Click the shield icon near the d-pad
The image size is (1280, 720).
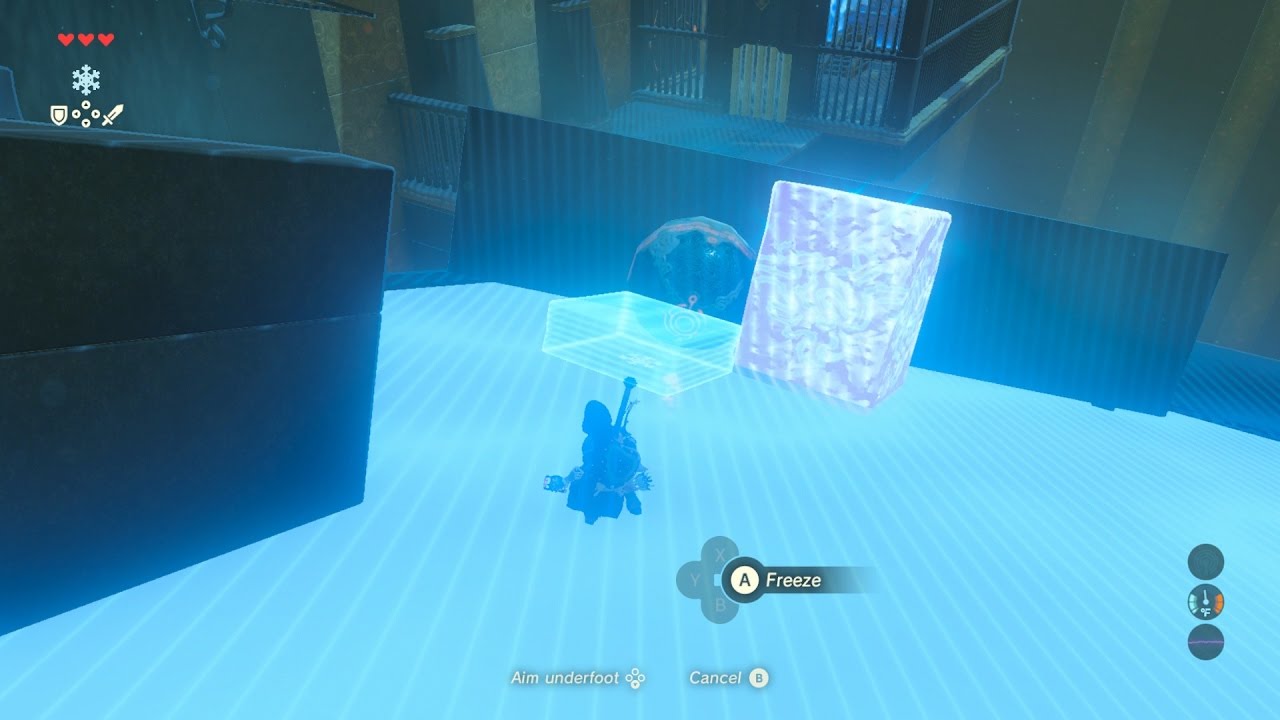(x=58, y=113)
